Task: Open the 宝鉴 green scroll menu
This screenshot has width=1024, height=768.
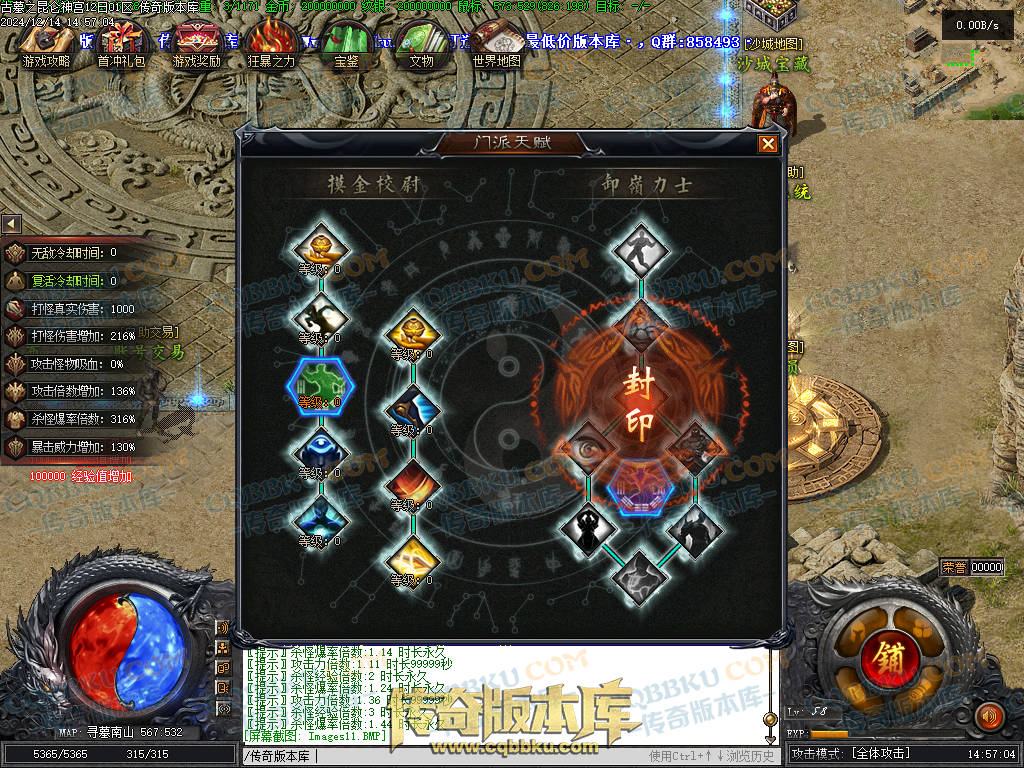Action: point(347,40)
